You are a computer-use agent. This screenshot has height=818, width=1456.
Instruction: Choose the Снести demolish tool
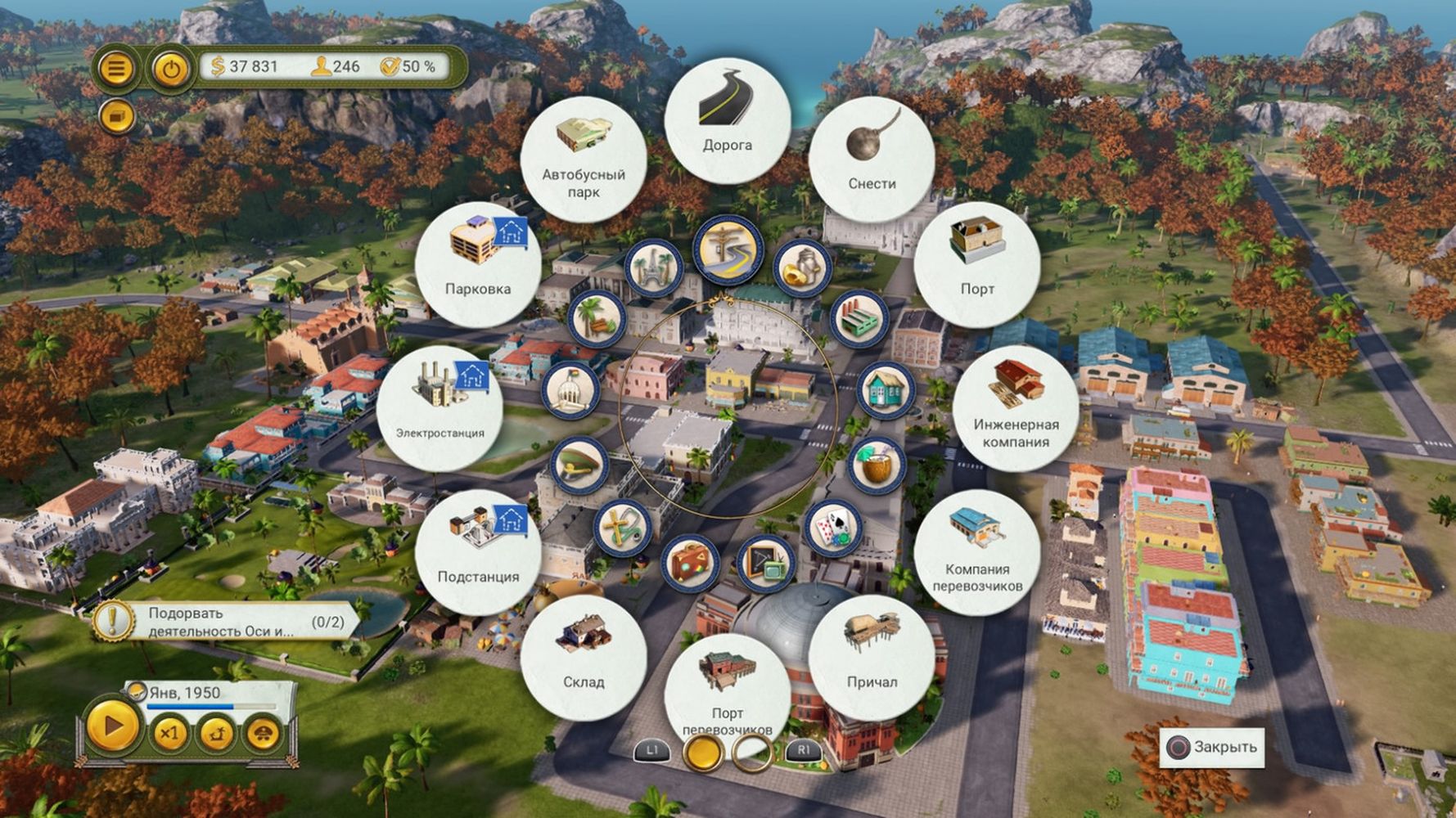point(872,160)
